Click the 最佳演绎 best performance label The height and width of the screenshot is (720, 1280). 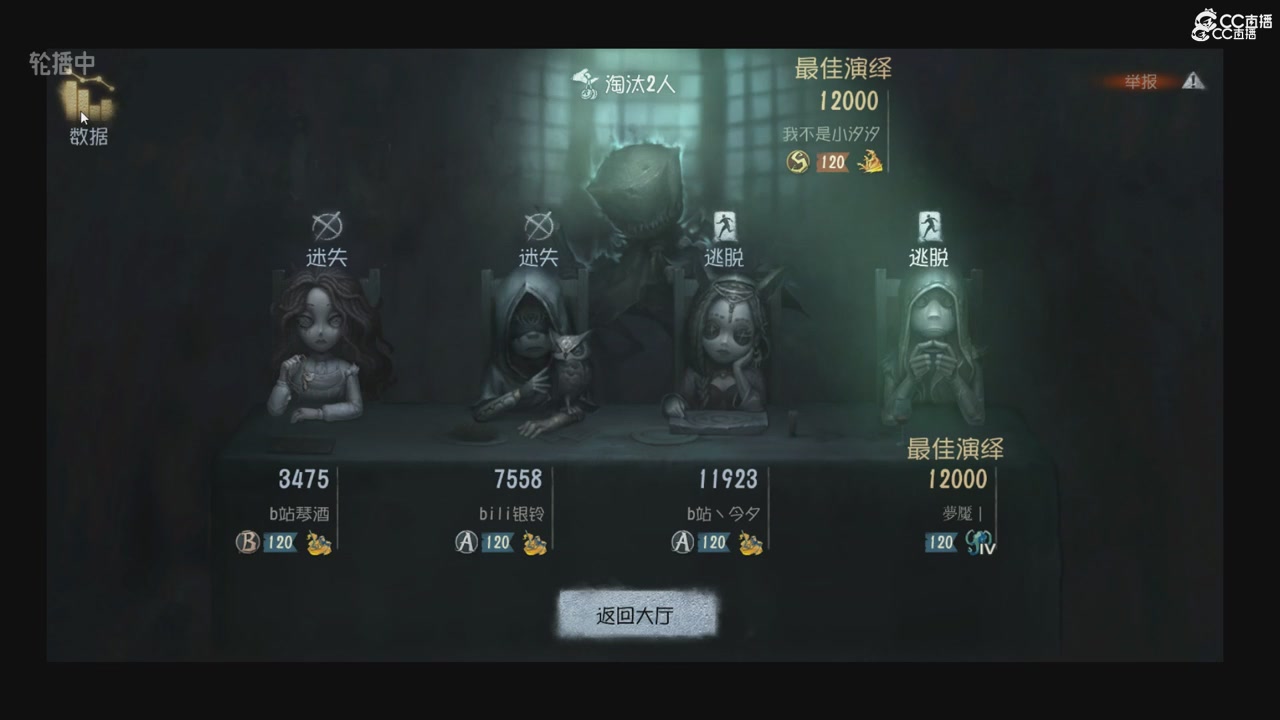pyautogui.click(x=843, y=69)
